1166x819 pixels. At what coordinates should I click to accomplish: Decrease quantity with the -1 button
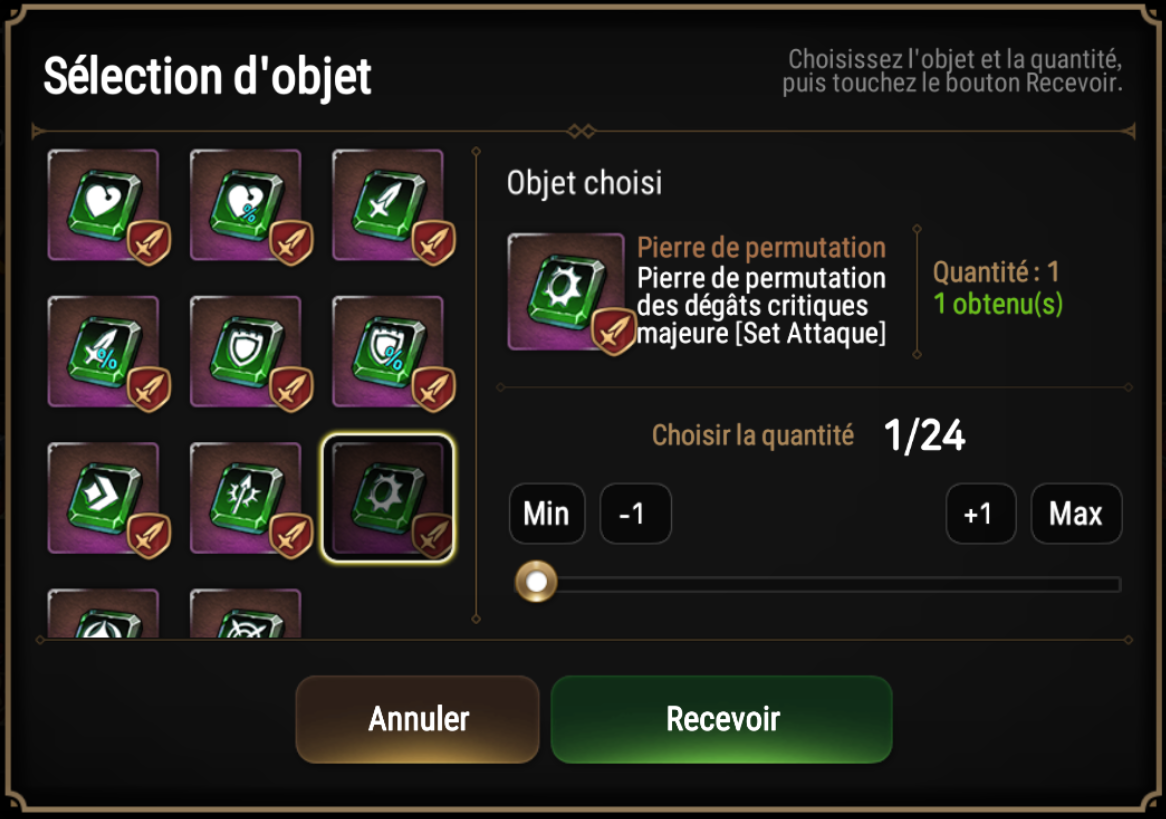635,514
